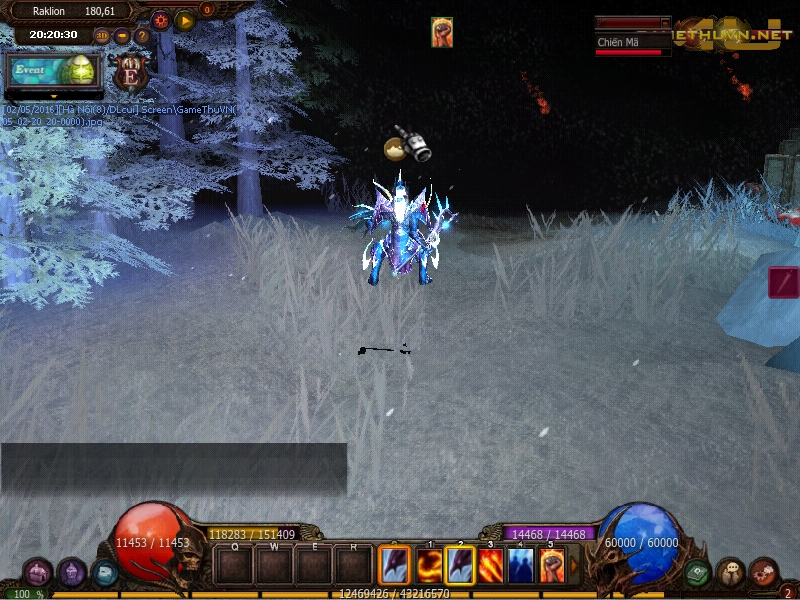This screenshot has width=800, height=600.
Task: Open the green book menu button
Action: pos(697,573)
